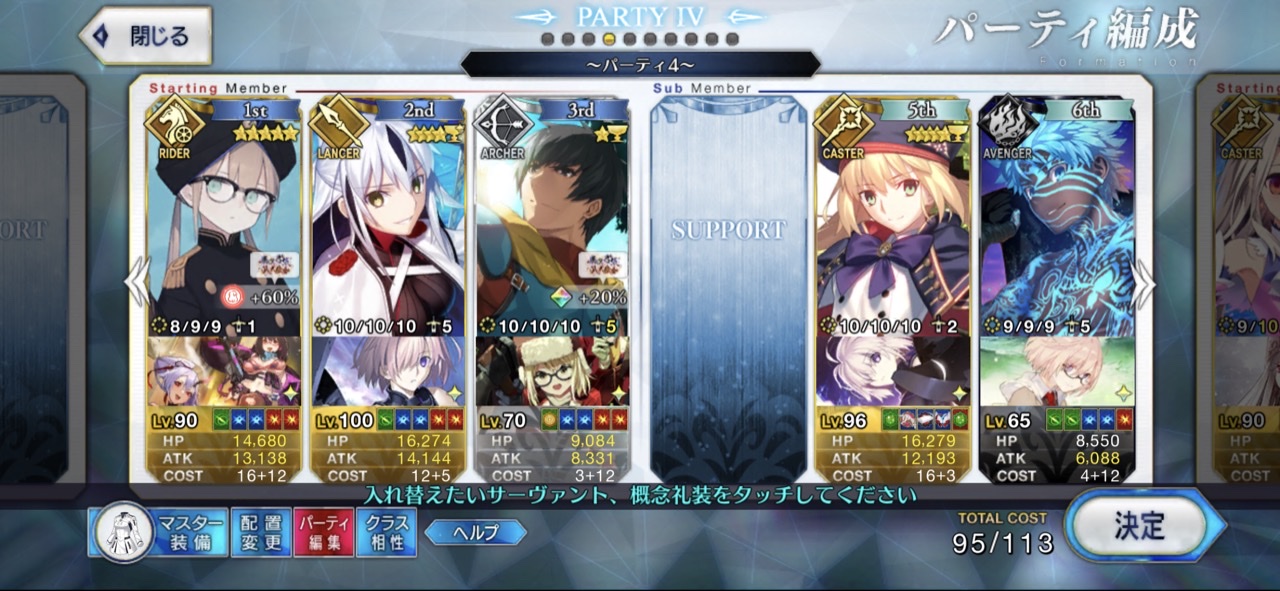
Task: Change the Rider's equipped craft essence
Action: [223, 372]
